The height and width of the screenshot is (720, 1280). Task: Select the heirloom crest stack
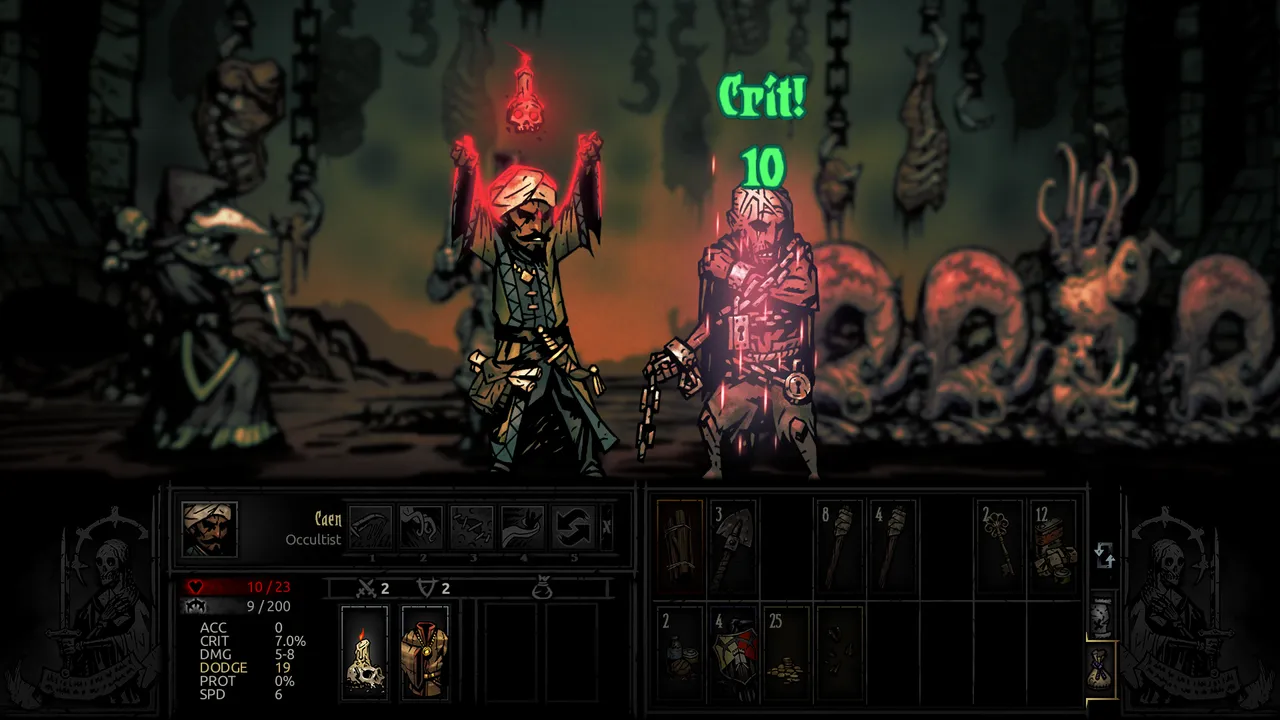735,652
